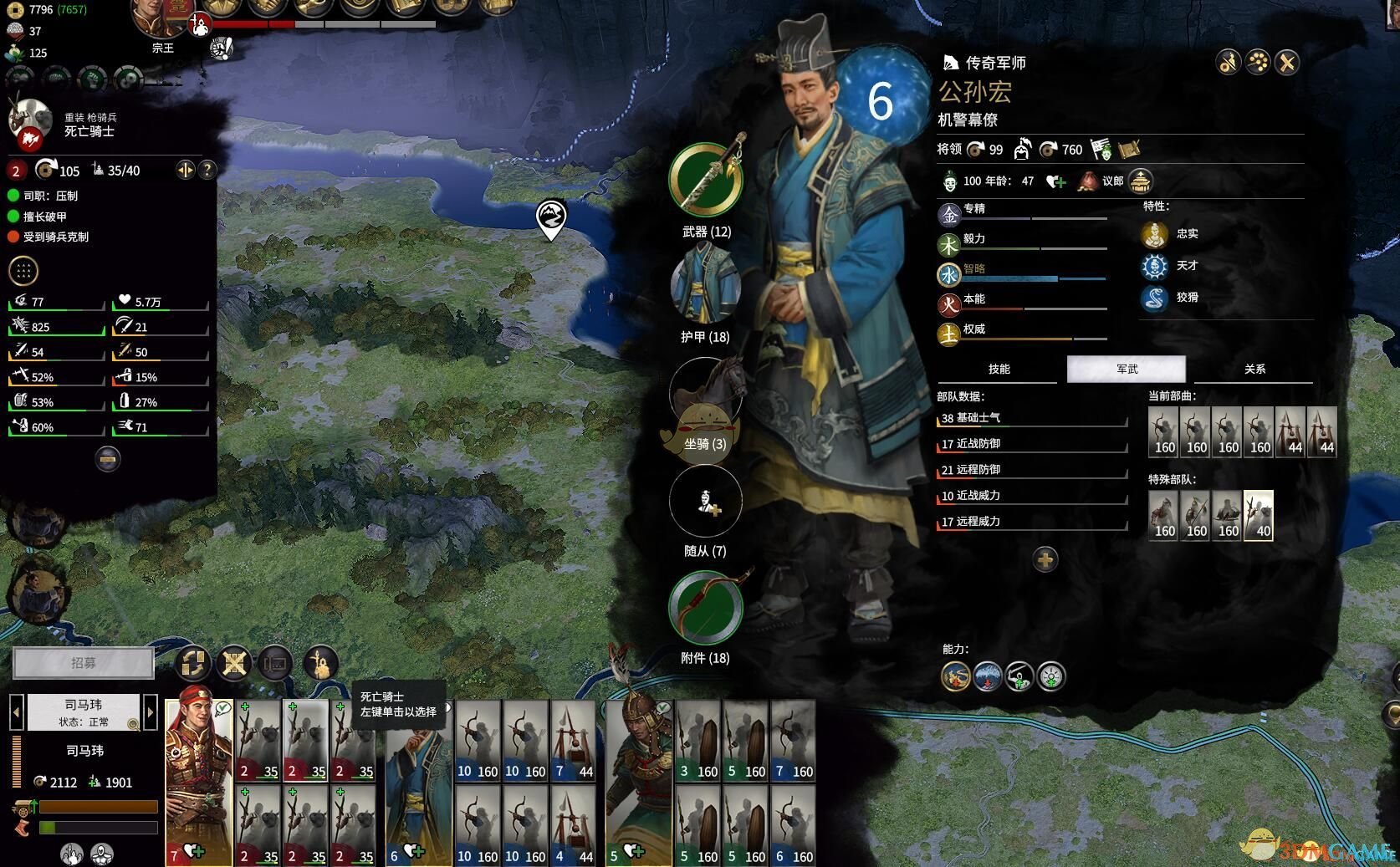The width and height of the screenshot is (1400, 867).
Task: Select the highlighted 40-man special unit
Action: [x=1259, y=515]
